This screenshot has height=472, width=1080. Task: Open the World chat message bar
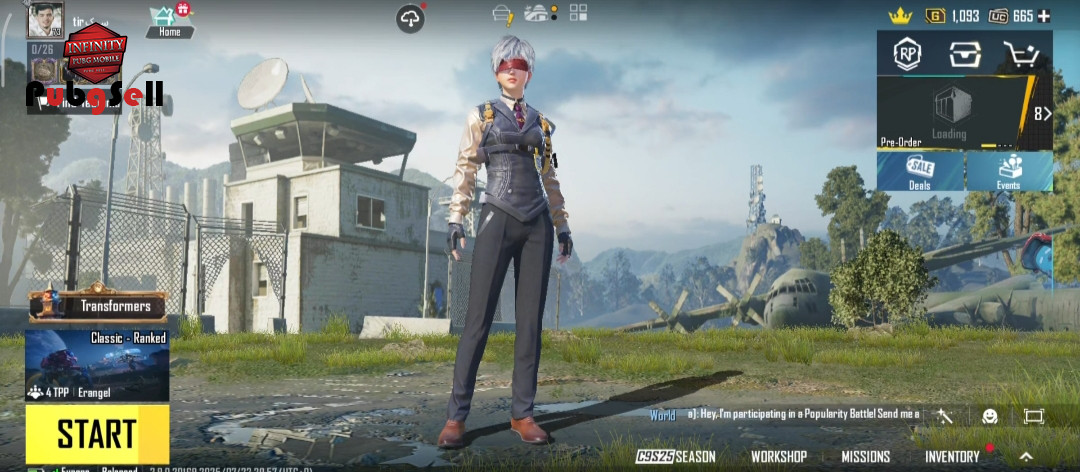point(785,415)
